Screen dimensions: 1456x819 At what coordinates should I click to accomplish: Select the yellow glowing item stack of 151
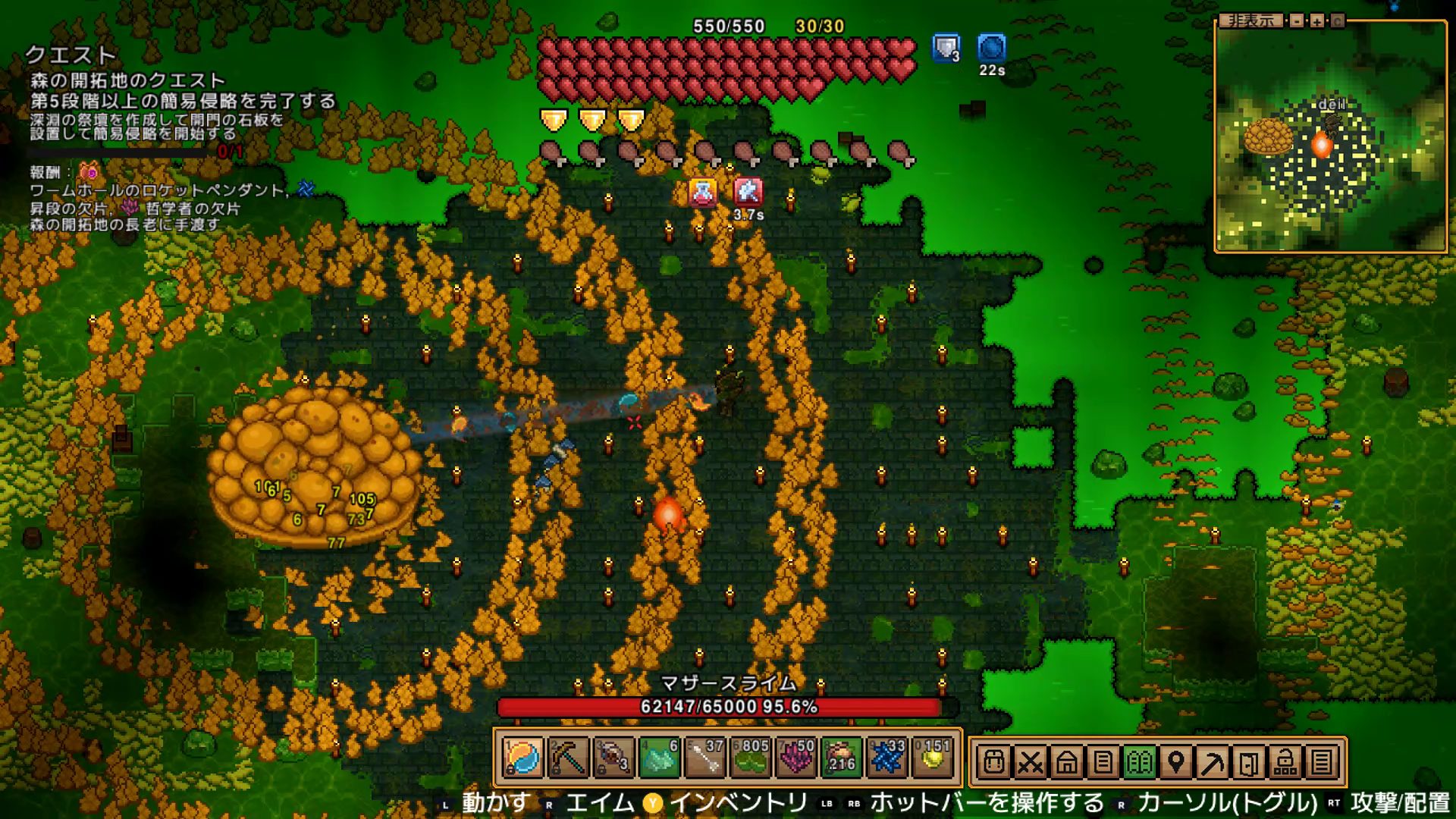pos(932,758)
